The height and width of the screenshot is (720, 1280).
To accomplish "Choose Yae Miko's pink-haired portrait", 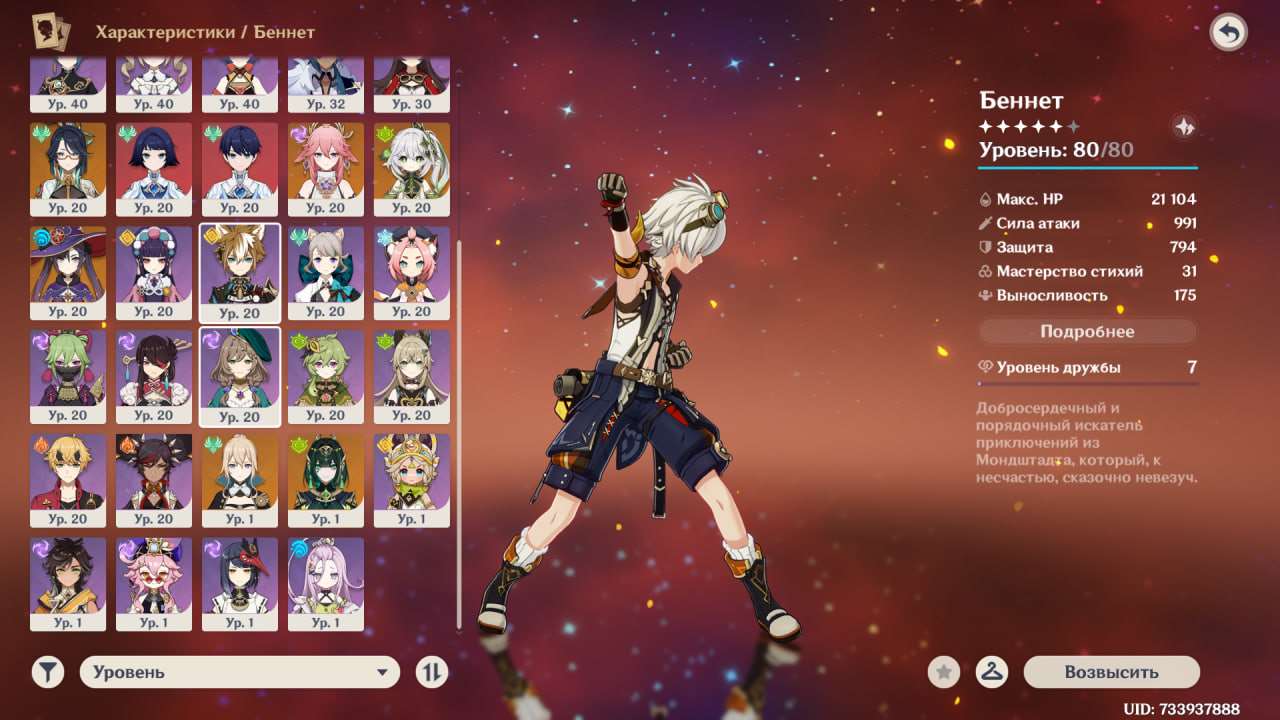I will (x=325, y=167).
